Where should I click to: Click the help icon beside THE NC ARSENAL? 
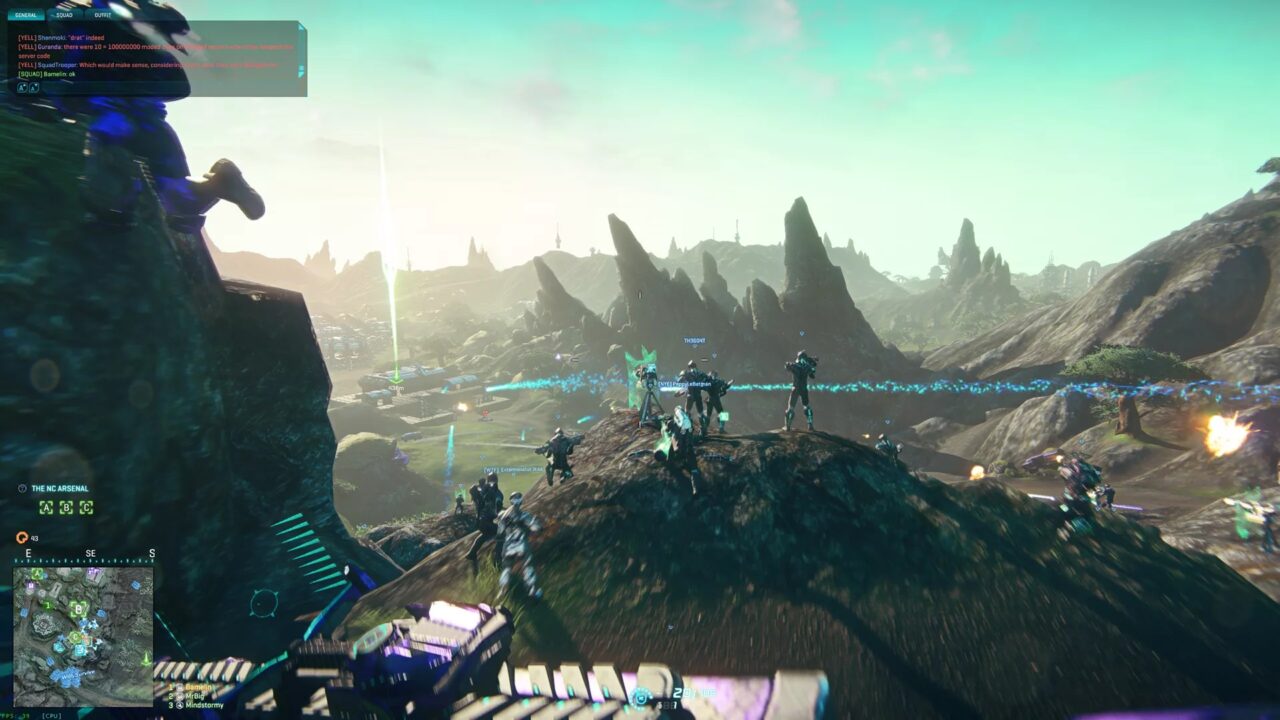(23, 488)
